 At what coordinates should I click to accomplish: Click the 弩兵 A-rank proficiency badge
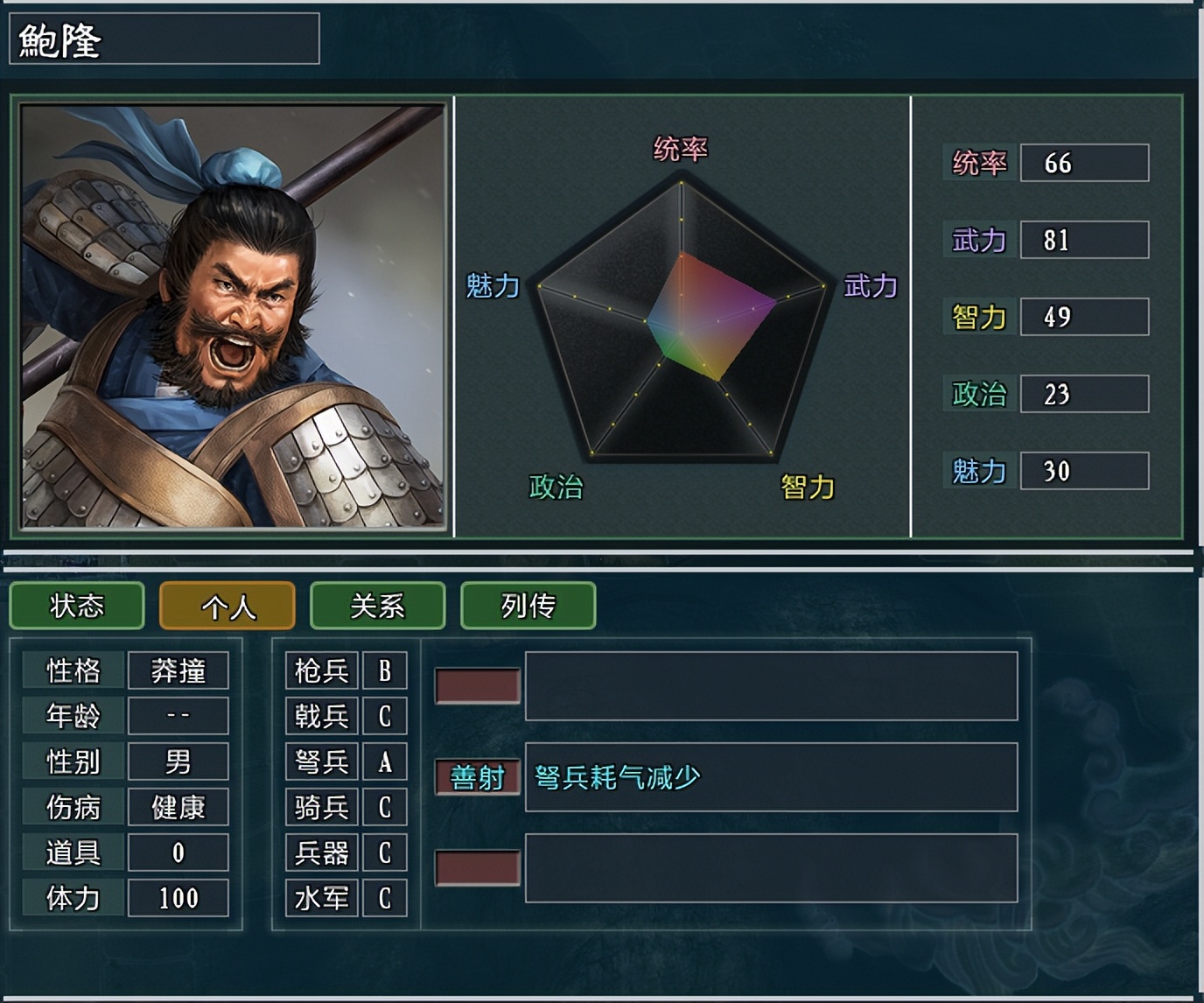coord(385,762)
